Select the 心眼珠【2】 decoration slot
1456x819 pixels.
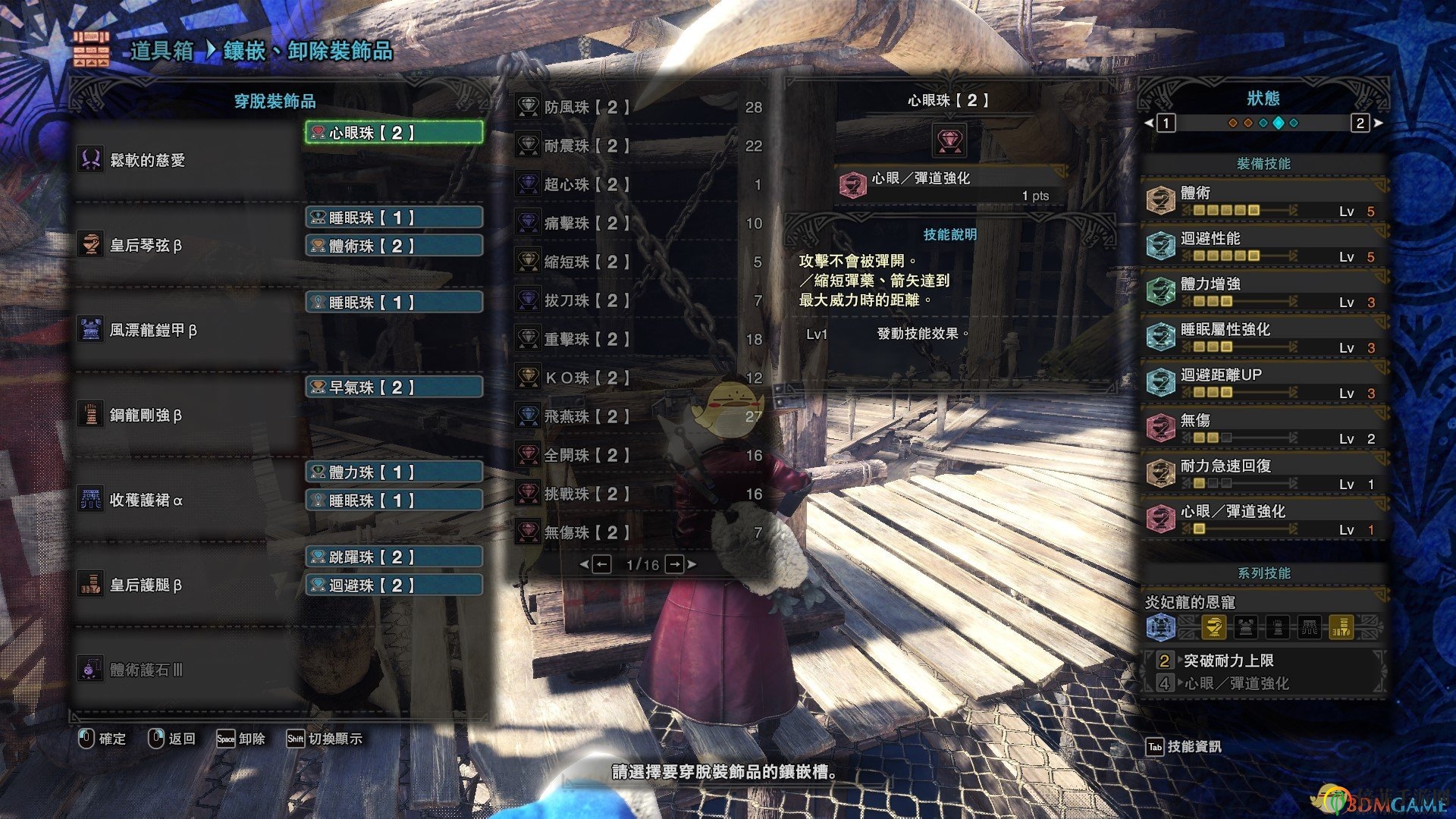click(x=394, y=133)
